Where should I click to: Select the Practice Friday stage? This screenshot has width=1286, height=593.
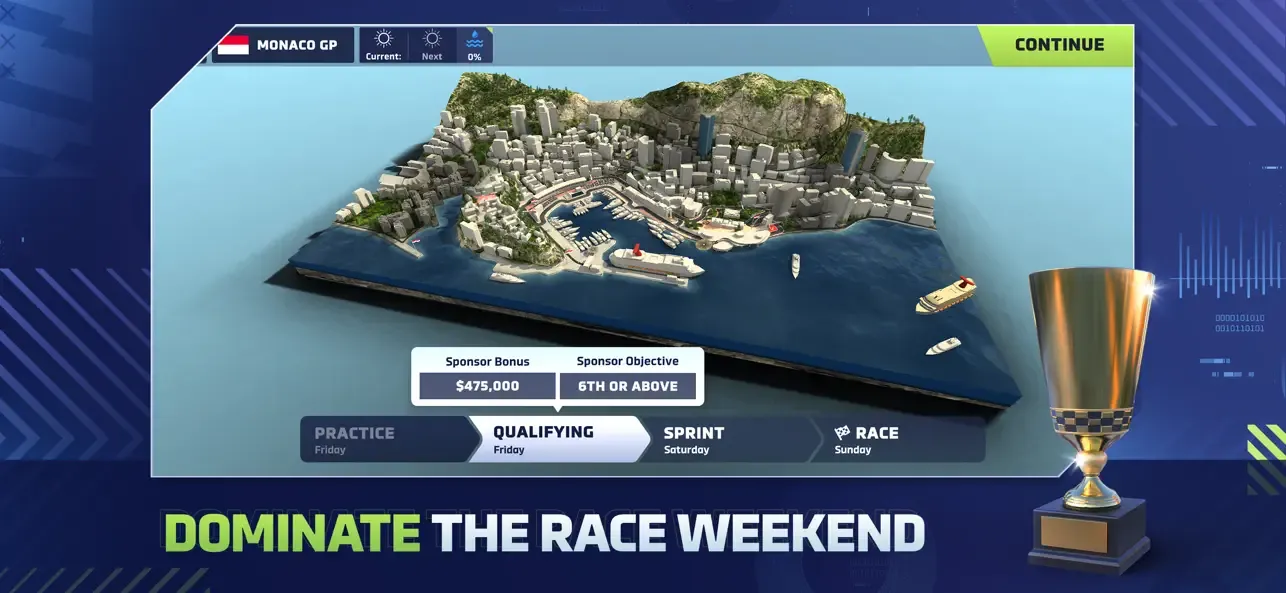click(383, 440)
